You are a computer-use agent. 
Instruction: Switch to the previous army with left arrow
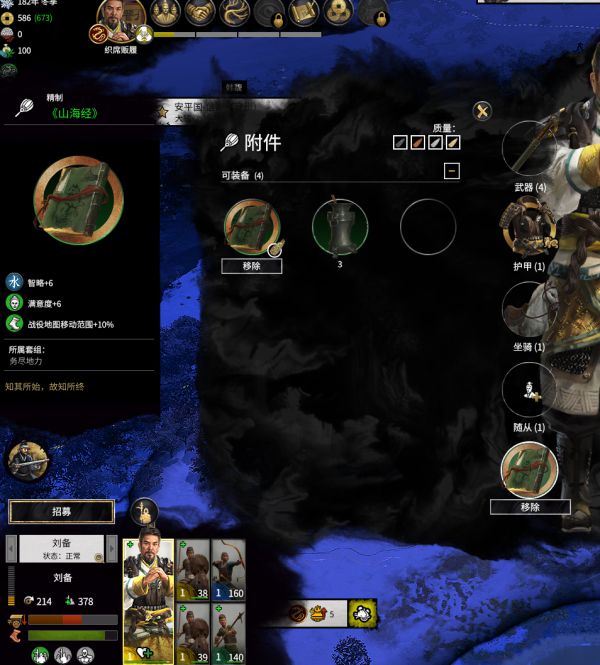[11, 548]
